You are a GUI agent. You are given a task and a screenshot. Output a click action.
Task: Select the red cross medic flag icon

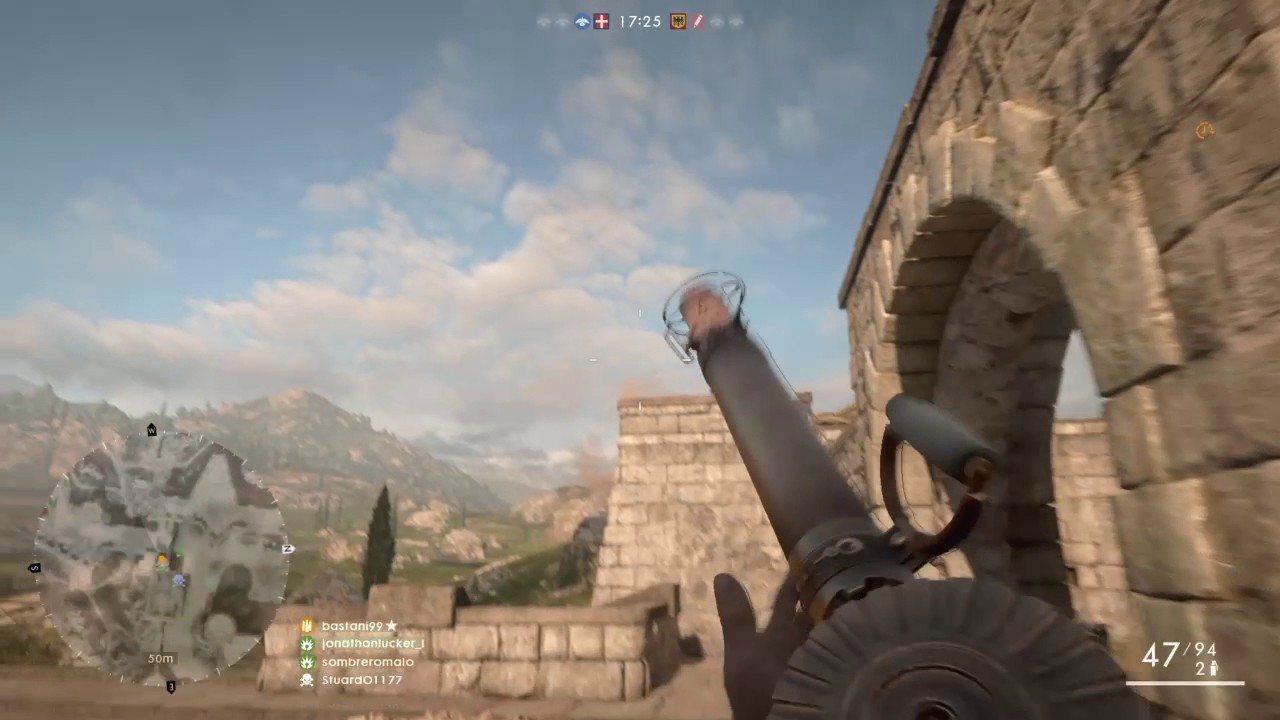coord(601,22)
